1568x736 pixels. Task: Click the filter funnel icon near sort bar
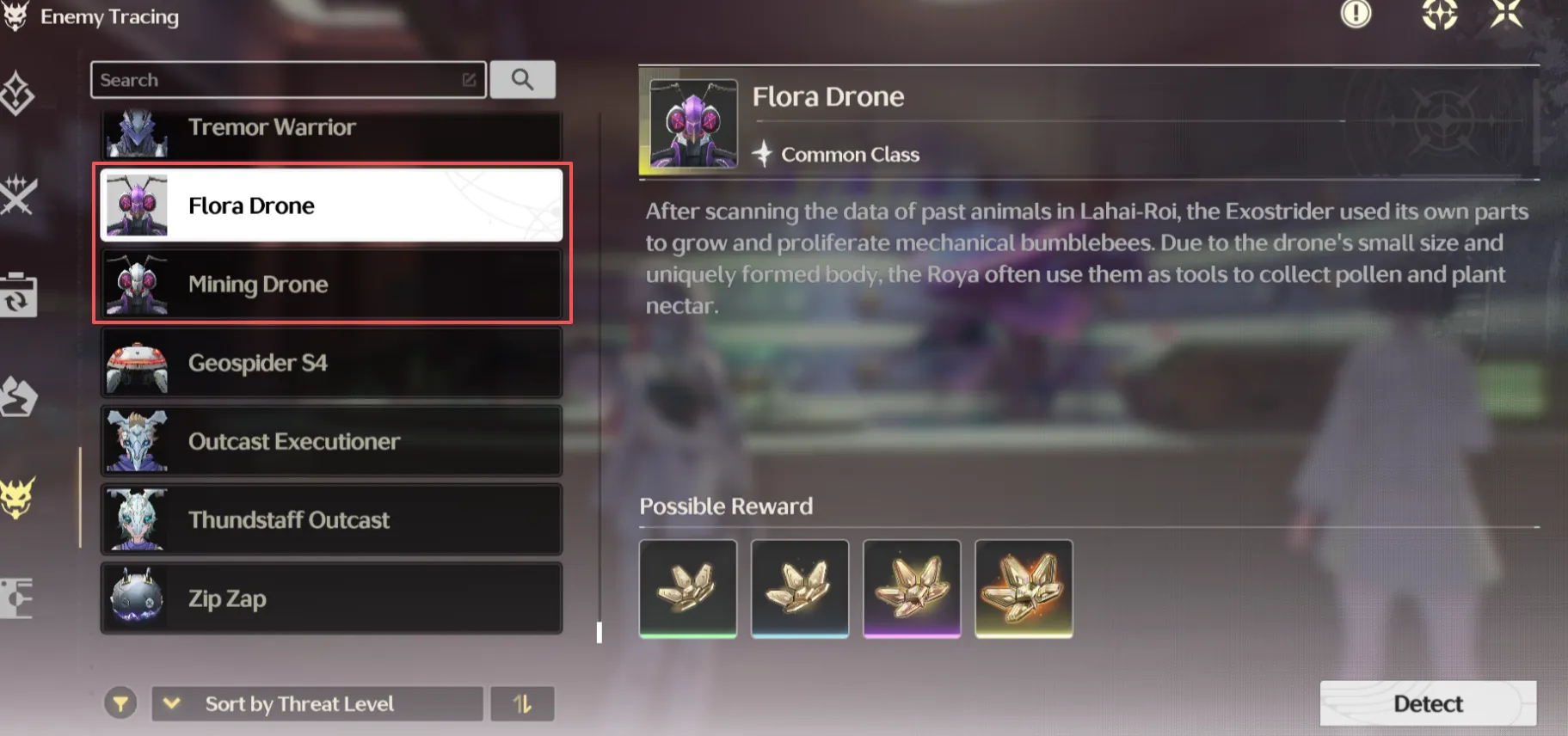121,702
